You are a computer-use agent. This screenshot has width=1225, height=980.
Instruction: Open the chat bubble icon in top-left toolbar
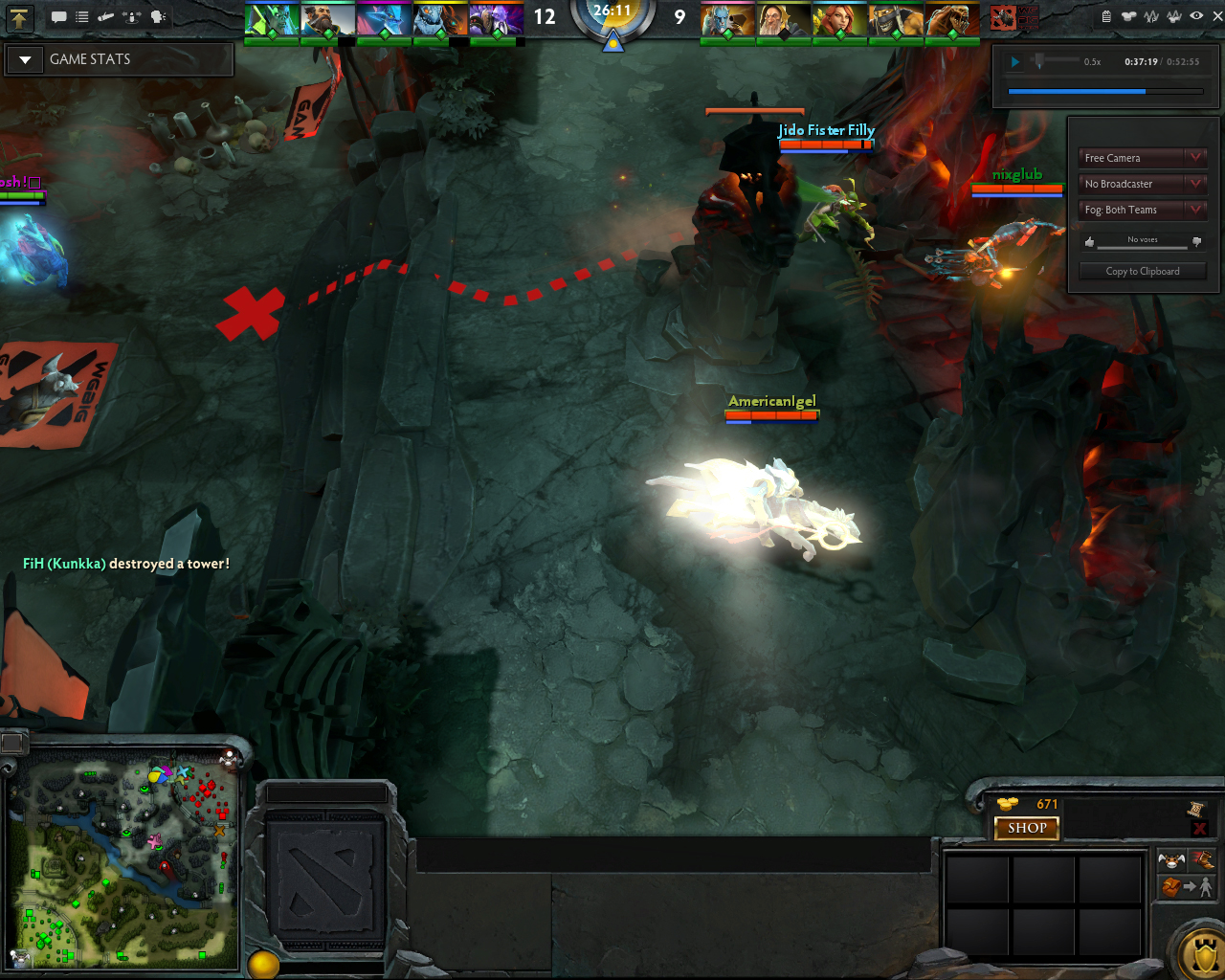click(x=58, y=17)
